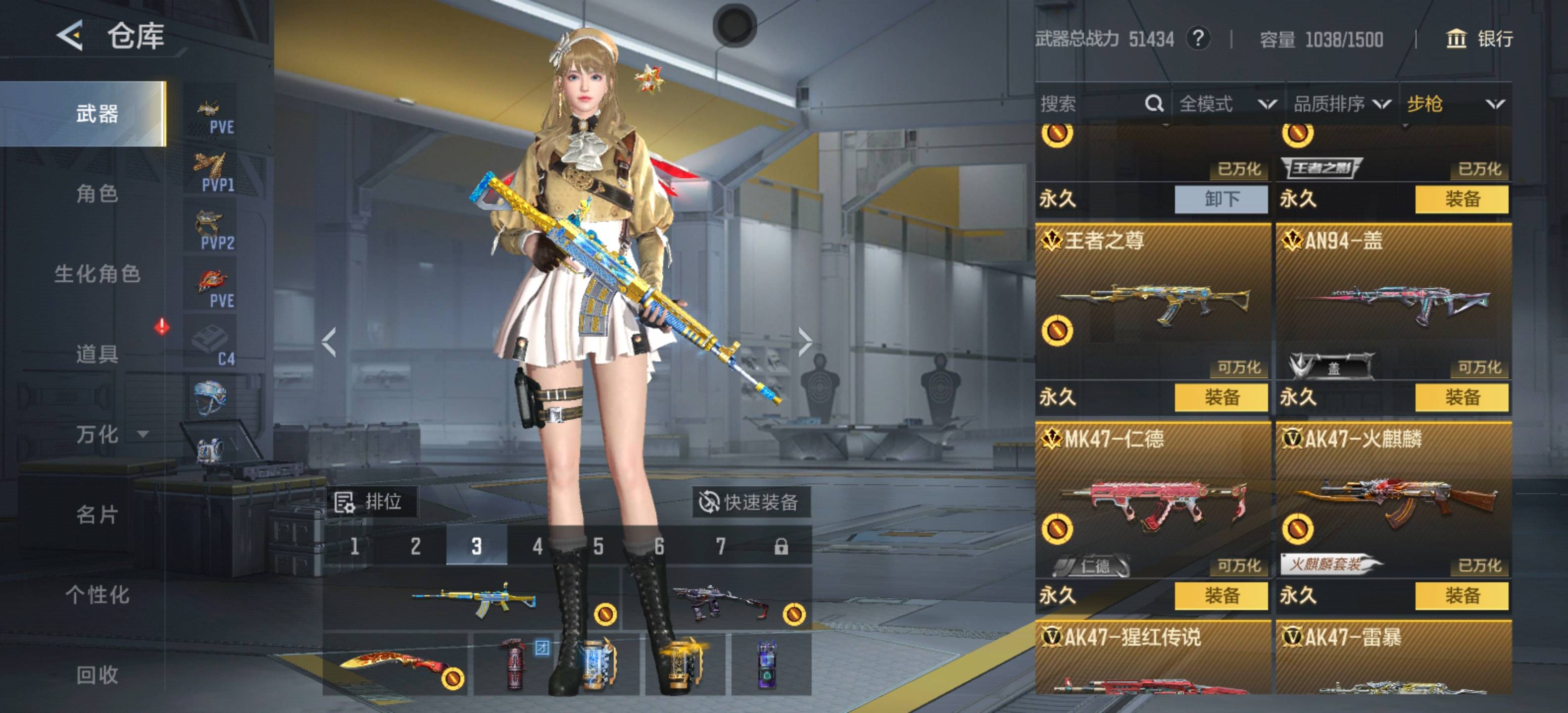Open the 银行 bank
The height and width of the screenshot is (713, 1568).
pos(1479,39)
